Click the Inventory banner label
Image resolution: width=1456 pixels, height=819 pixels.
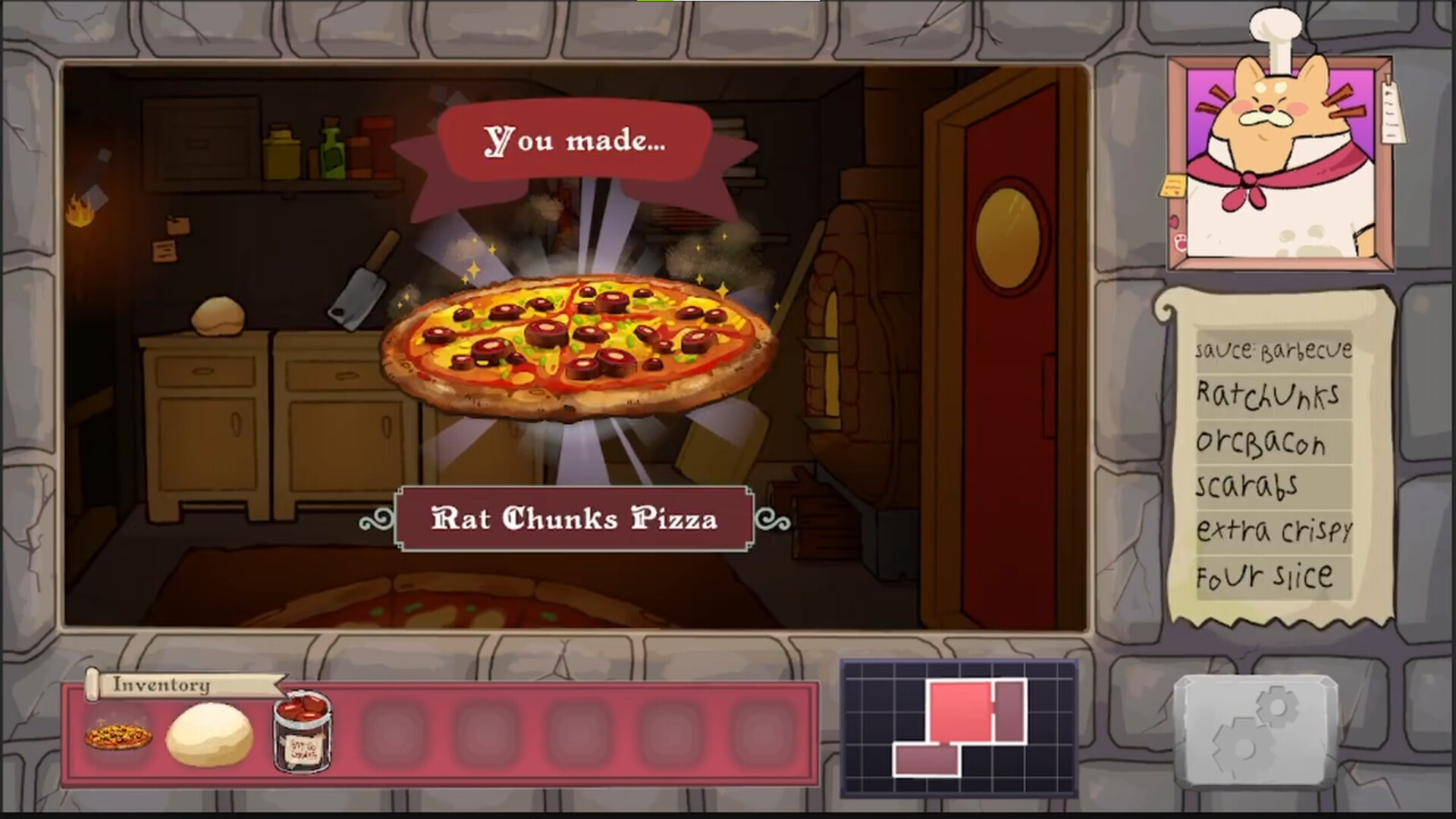click(162, 685)
